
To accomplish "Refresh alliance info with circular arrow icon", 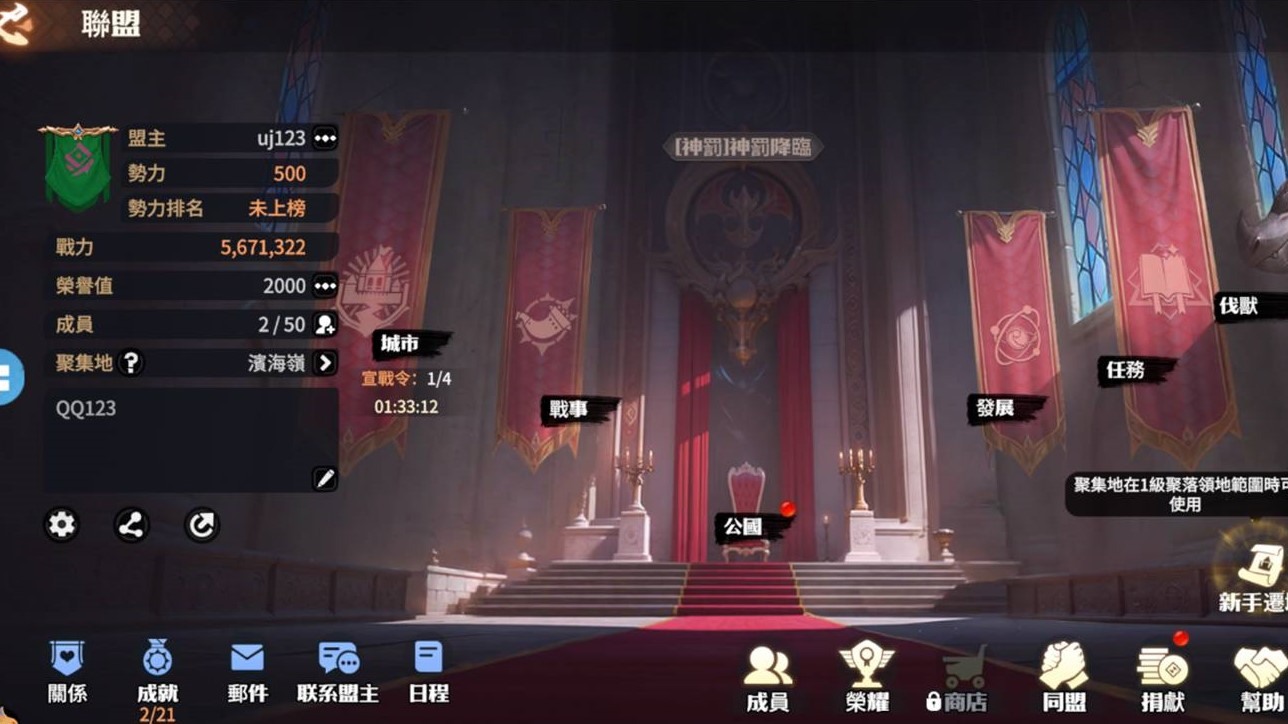I will click(203, 525).
